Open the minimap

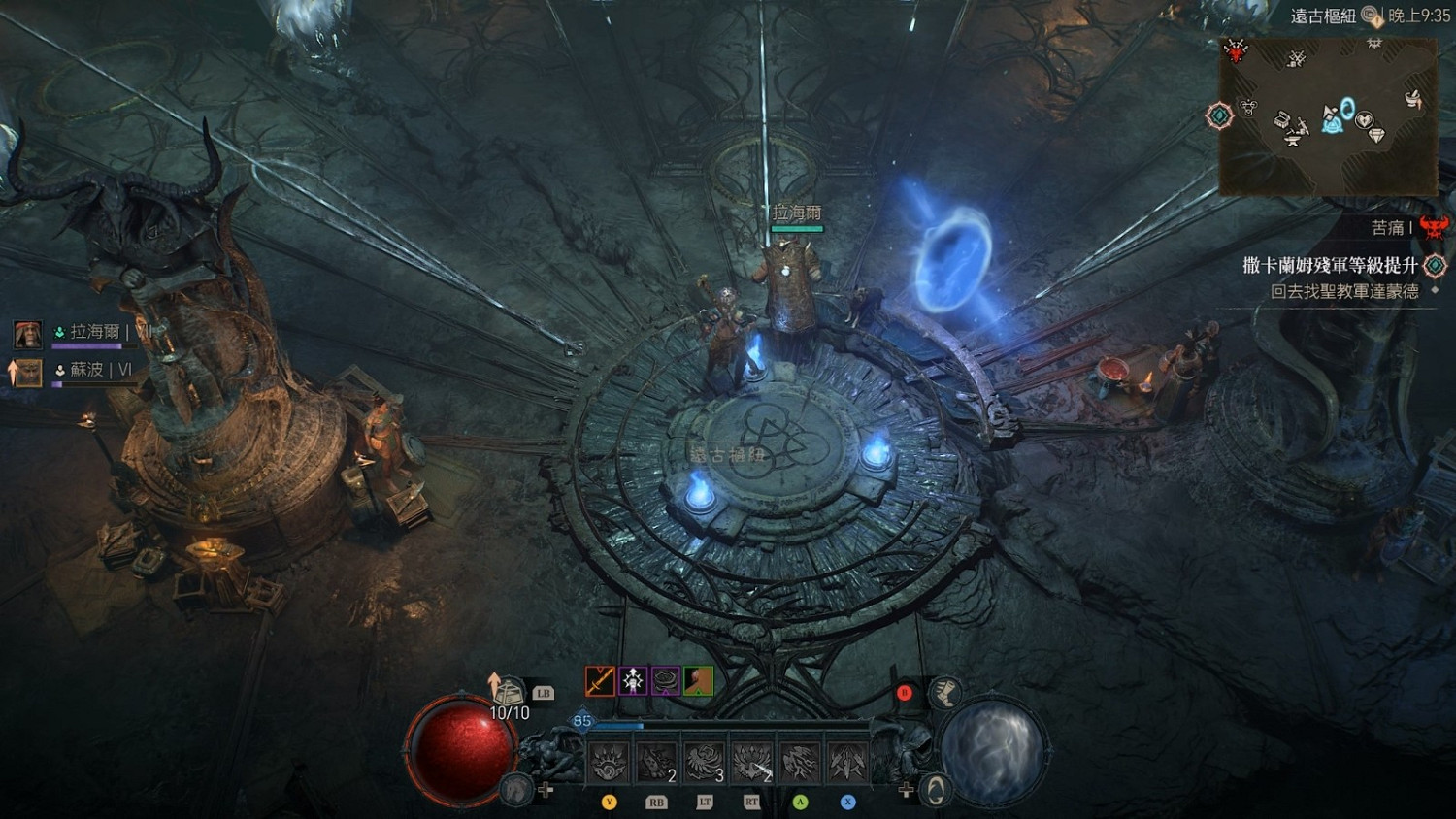1328,115
